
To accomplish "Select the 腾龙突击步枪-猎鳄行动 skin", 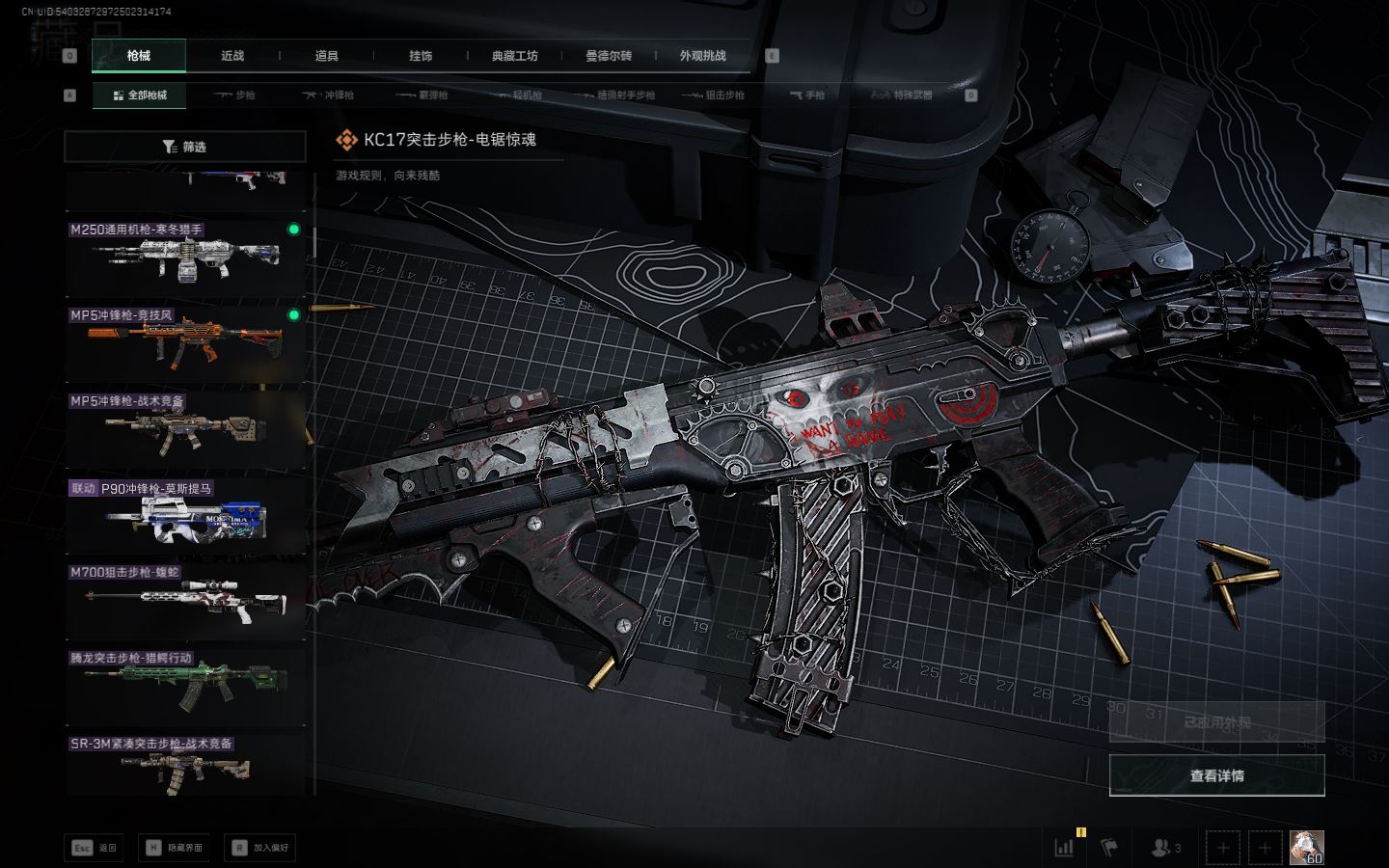I will (185, 683).
